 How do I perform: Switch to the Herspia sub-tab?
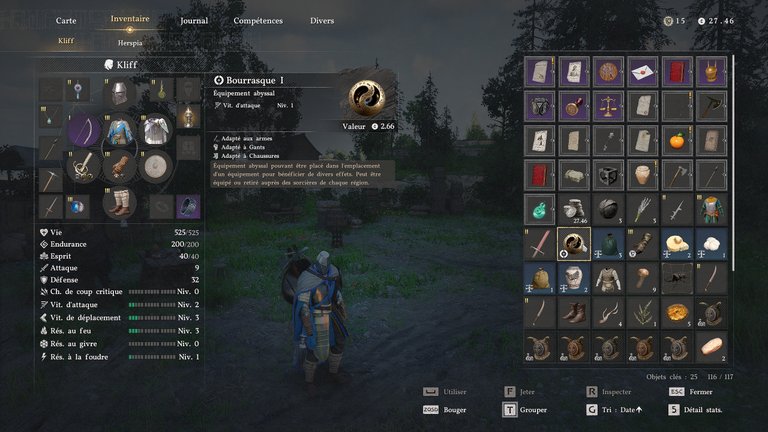[129, 42]
